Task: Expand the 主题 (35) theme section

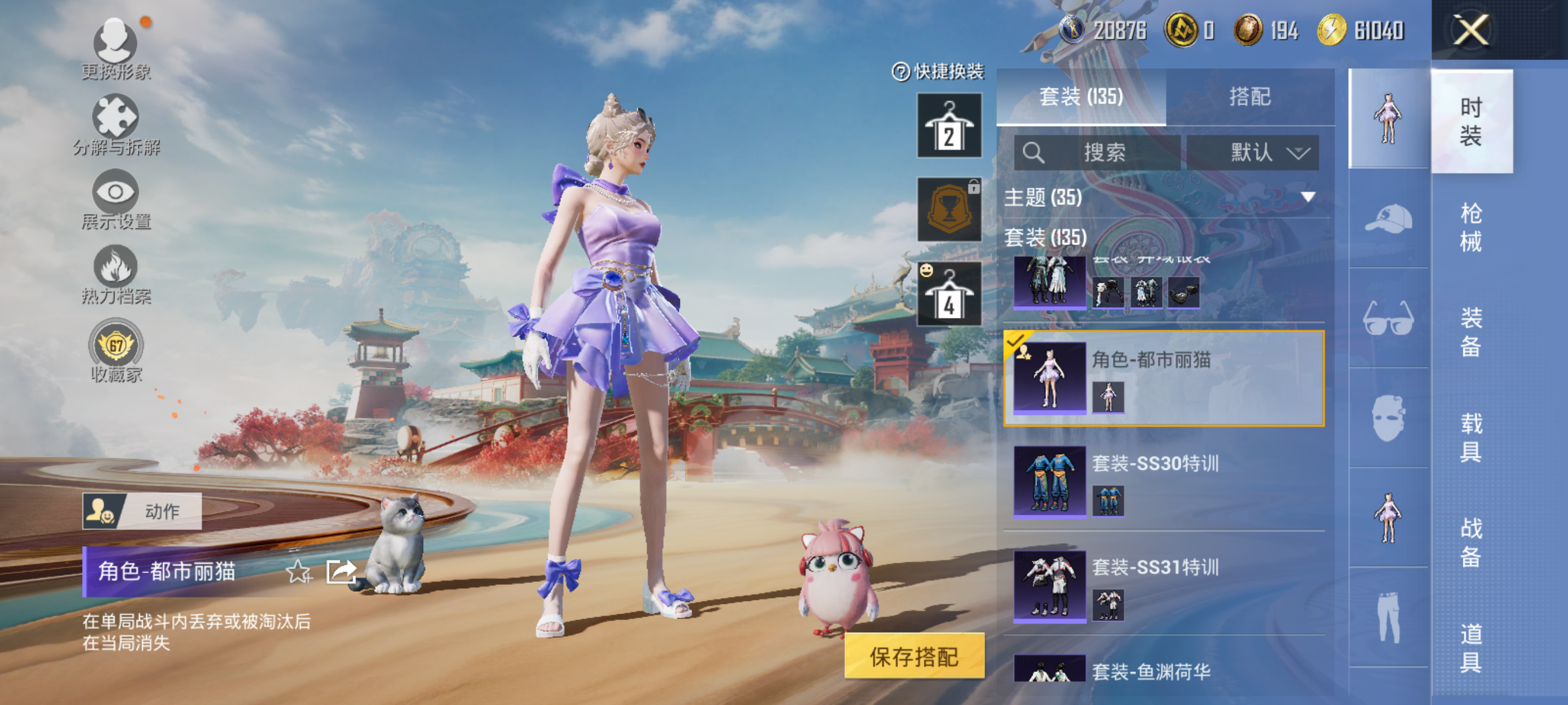Action: [x=1160, y=197]
